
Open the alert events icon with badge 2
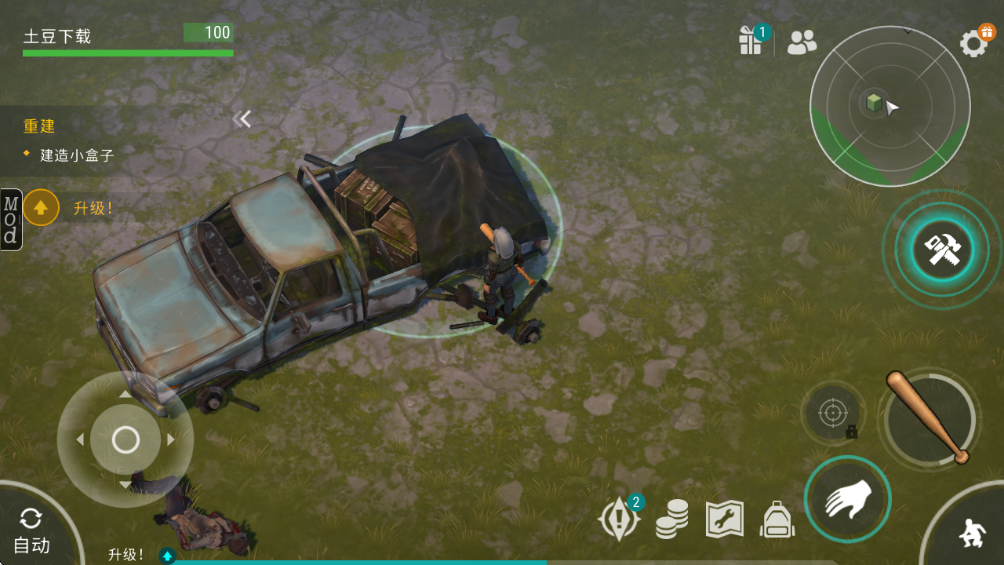tap(618, 520)
